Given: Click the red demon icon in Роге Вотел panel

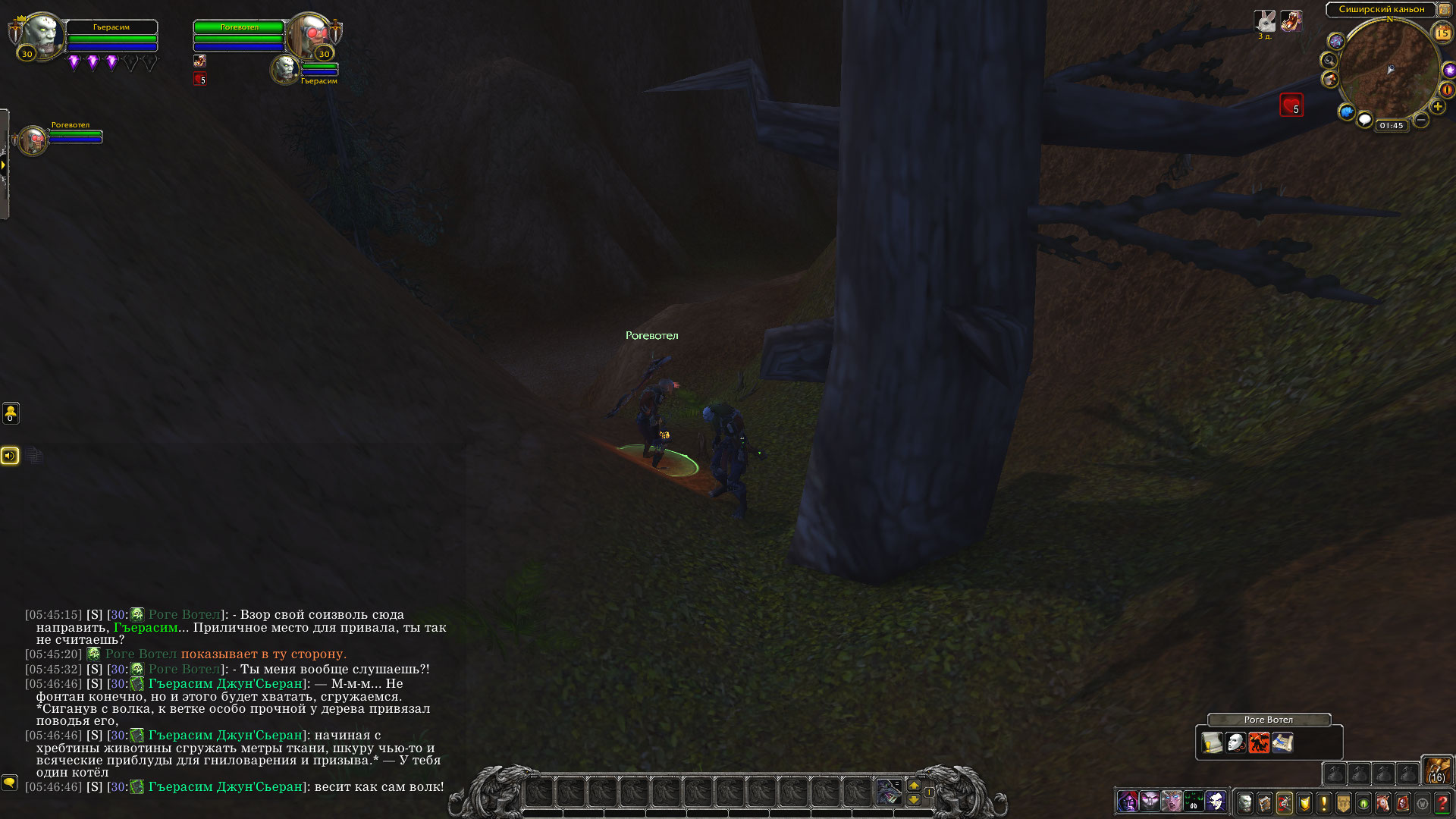Looking at the screenshot, I should [1259, 742].
